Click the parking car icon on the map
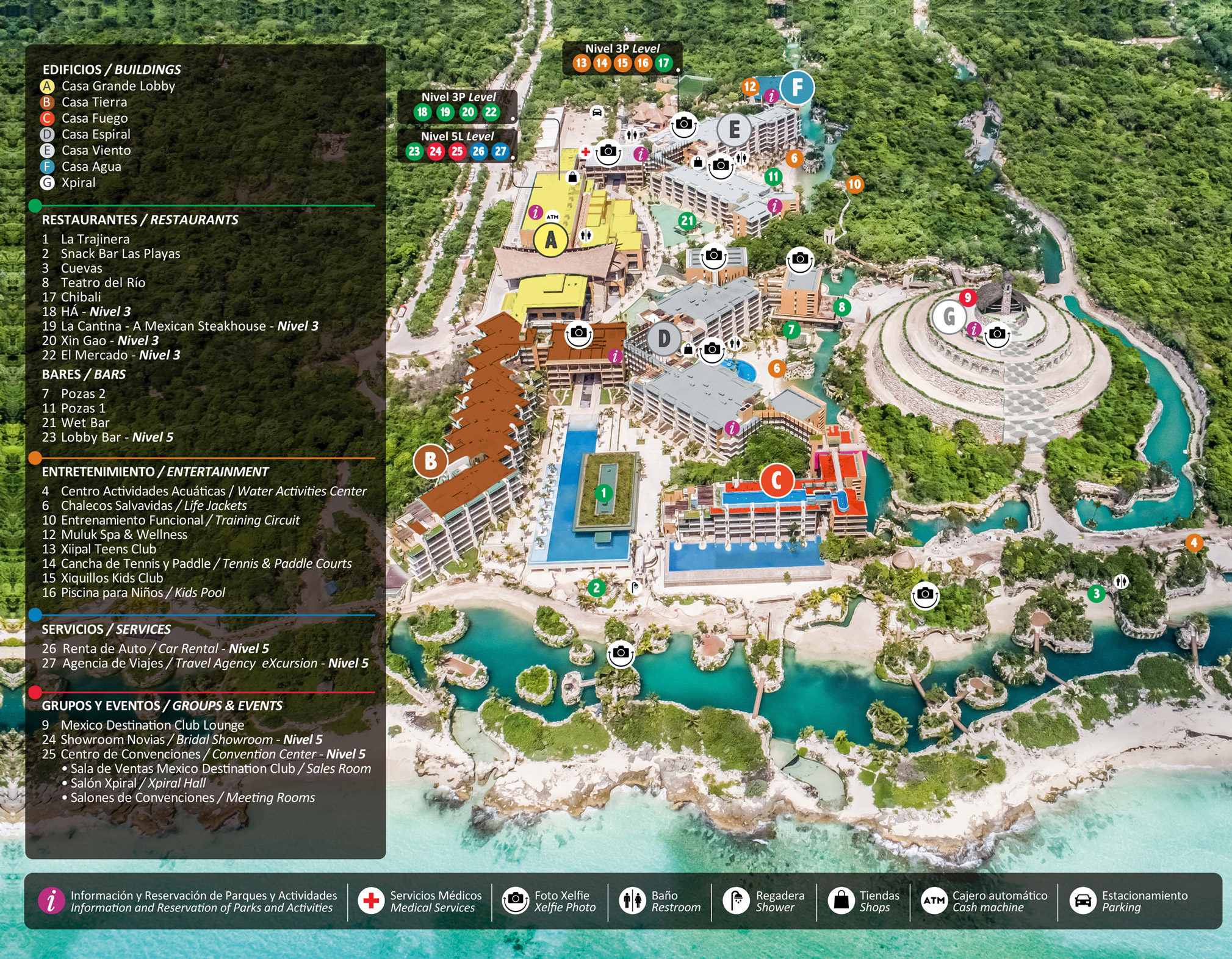 [x=597, y=112]
